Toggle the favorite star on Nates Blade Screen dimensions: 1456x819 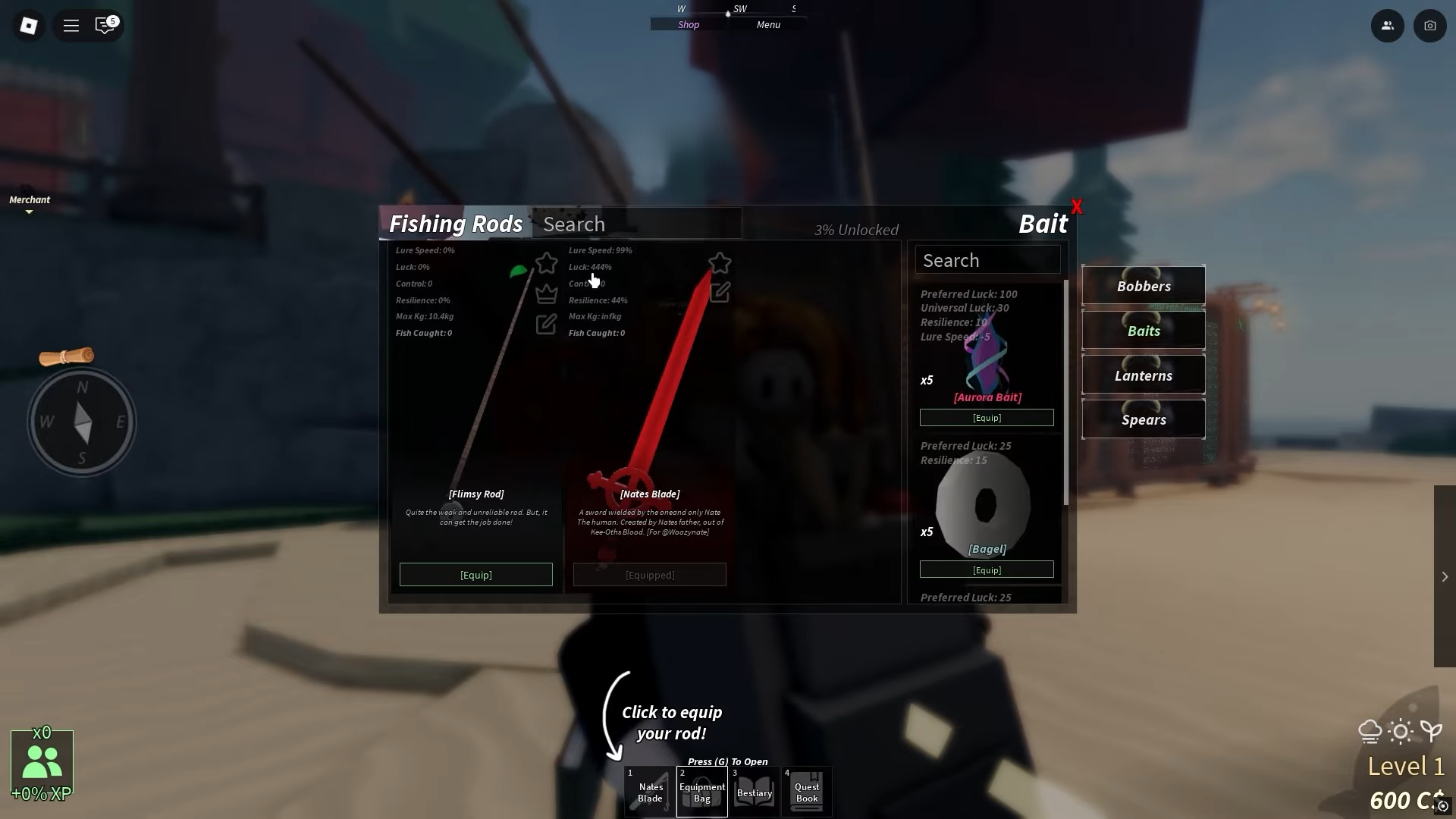coord(720,263)
